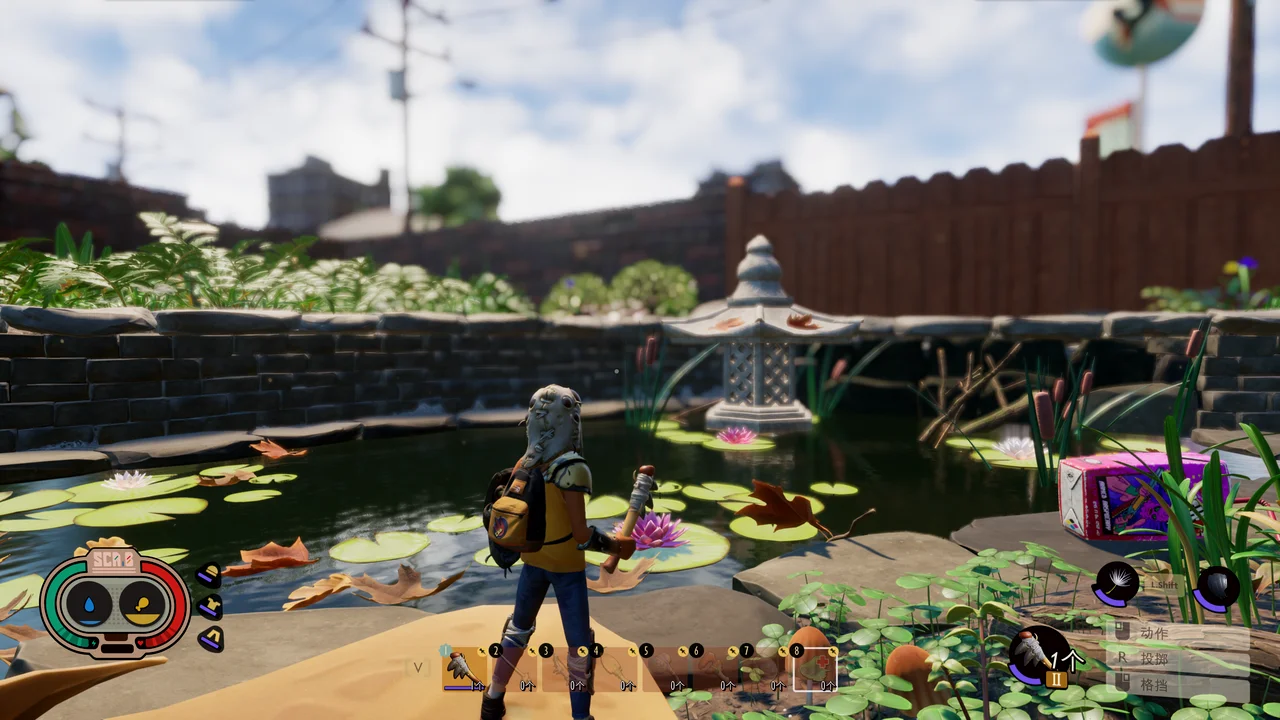Click the chest armor durability icon
The image size is (1280, 720).
tap(209, 606)
